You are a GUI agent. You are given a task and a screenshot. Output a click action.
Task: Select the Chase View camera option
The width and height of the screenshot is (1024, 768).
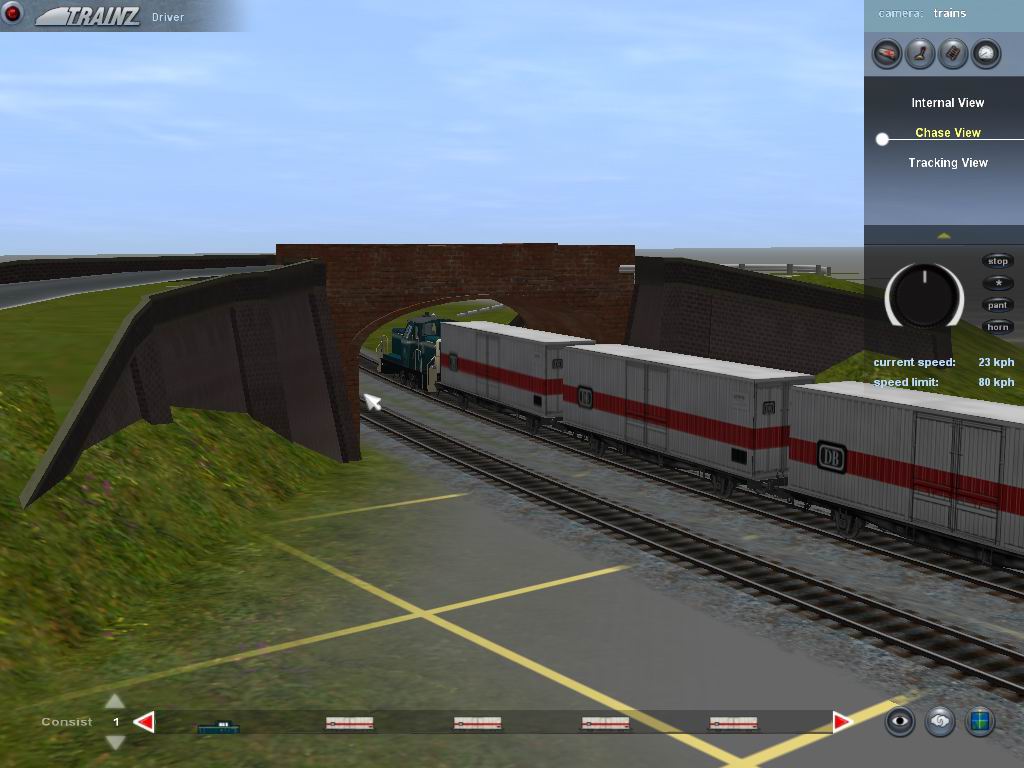[947, 133]
